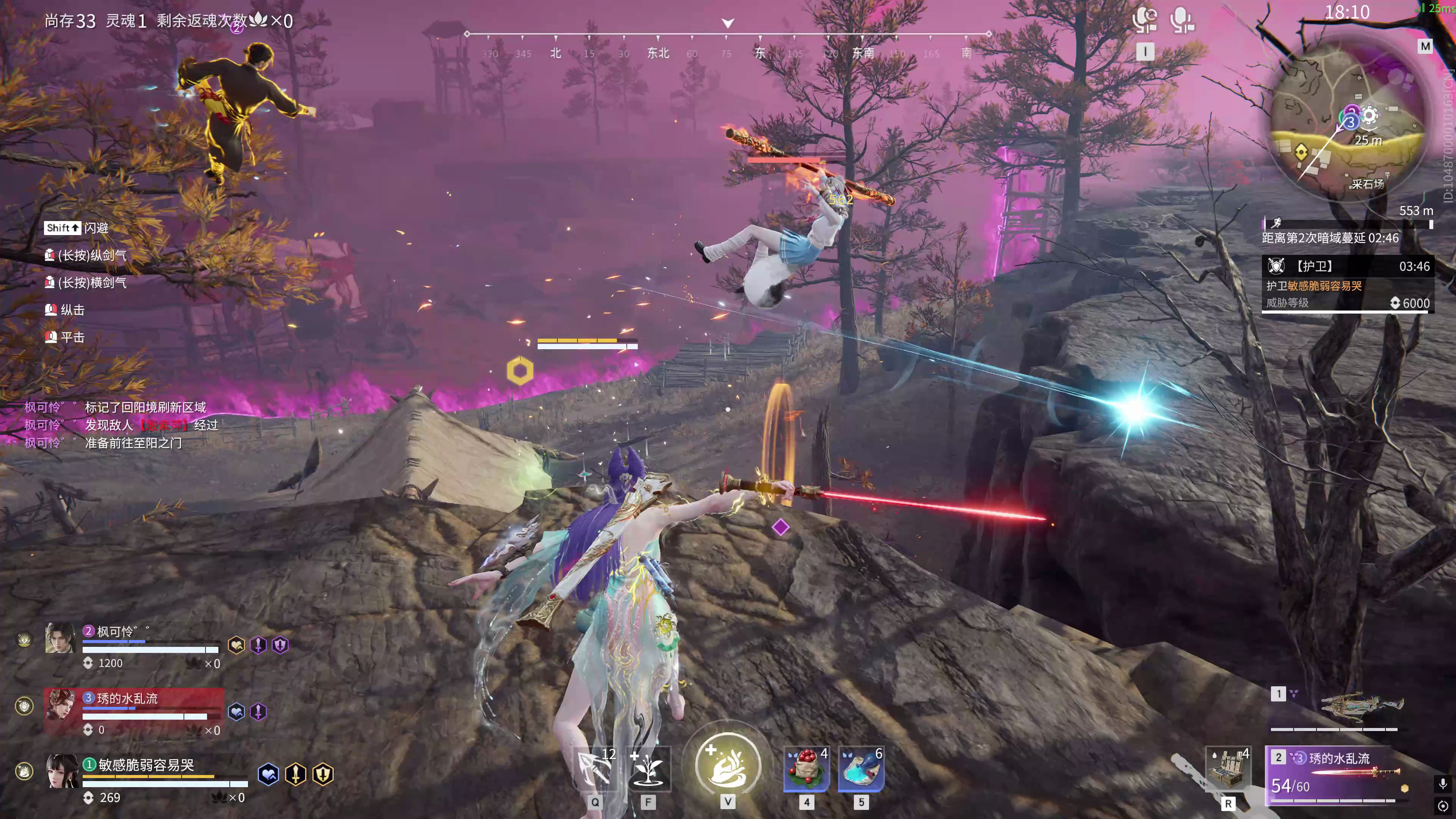Toggle the team voice speaker icon
Image resolution: width=1456 pixels, height=819 pixels.
pyautogui.click(x=1145, y=20)
